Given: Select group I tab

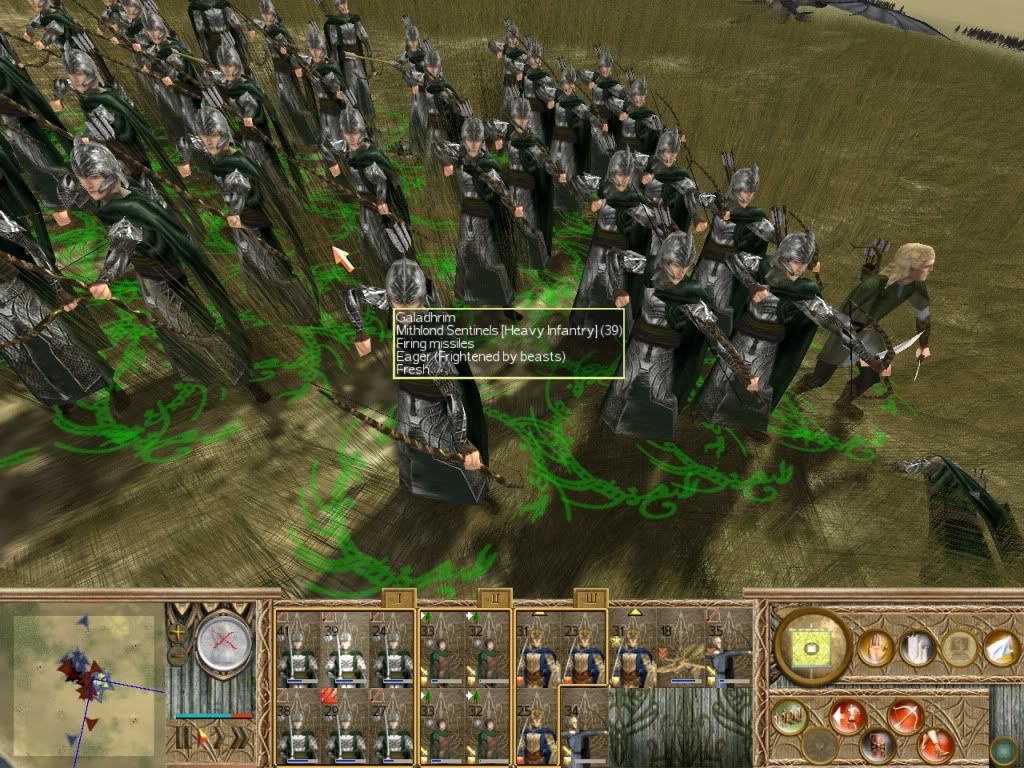Looking at the screenshot, I should pyautogui.click(x=399, y=599).
